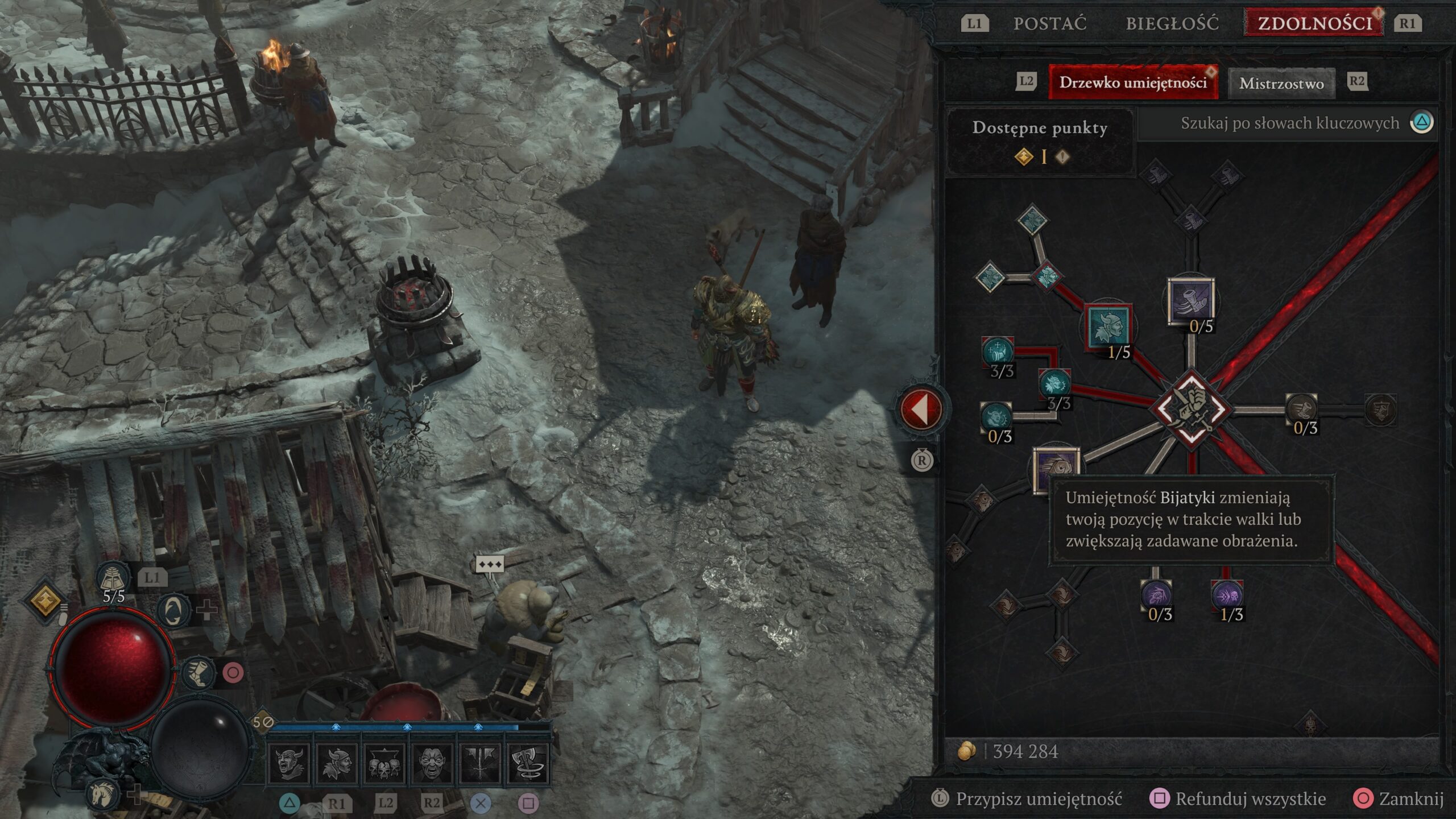This screenshot has height=819, width=1456.
Task: Trigger the sword-and-axes hotbar skill
Action: pyautogui.click(x=479, y=763)
